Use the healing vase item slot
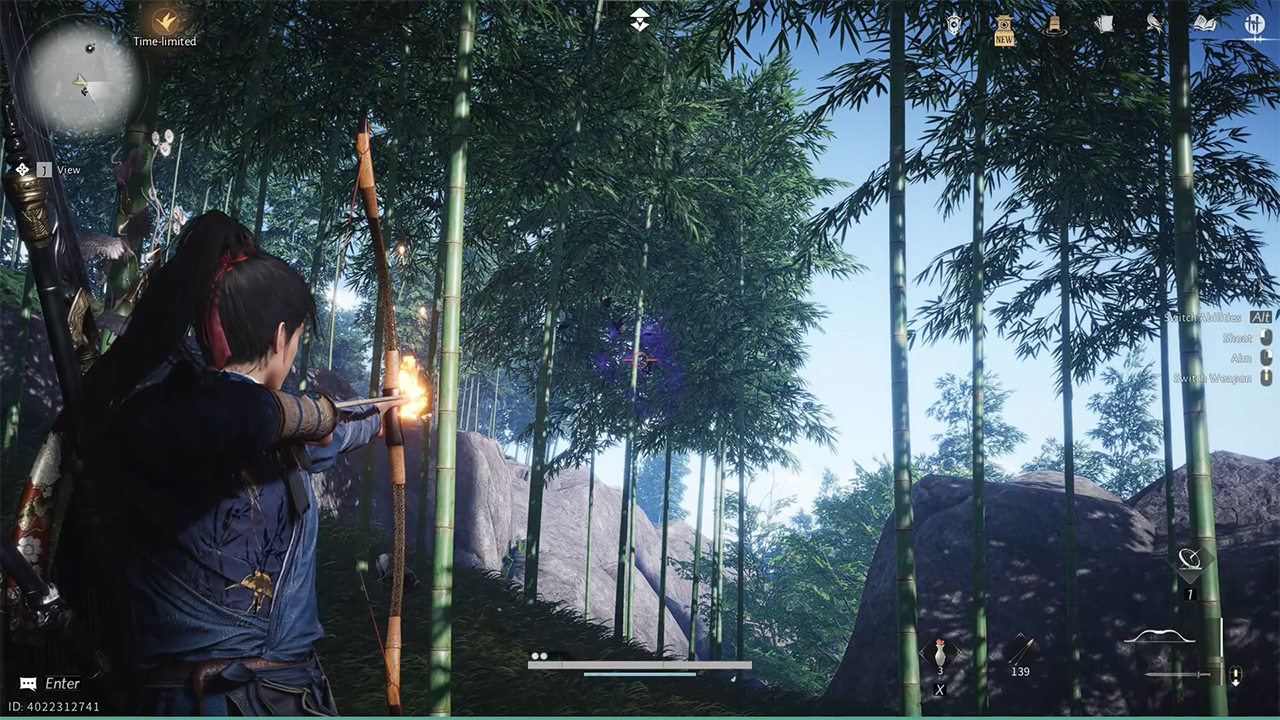This screenshot has width=1280, height=720. (940, 655)
